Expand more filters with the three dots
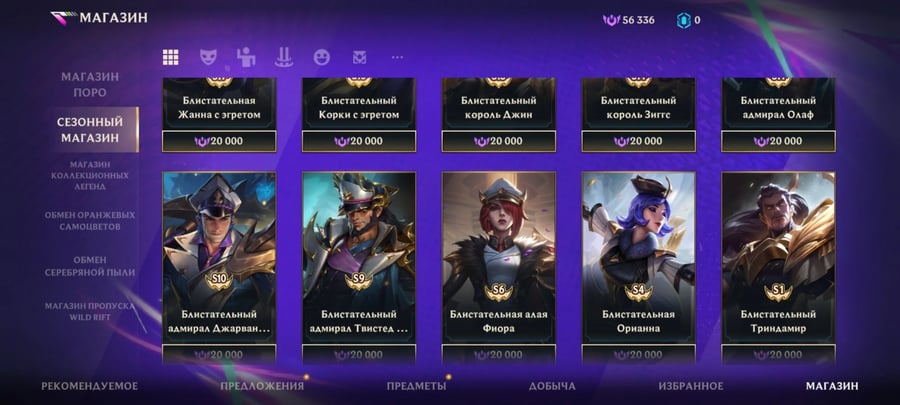 point(397,57)
